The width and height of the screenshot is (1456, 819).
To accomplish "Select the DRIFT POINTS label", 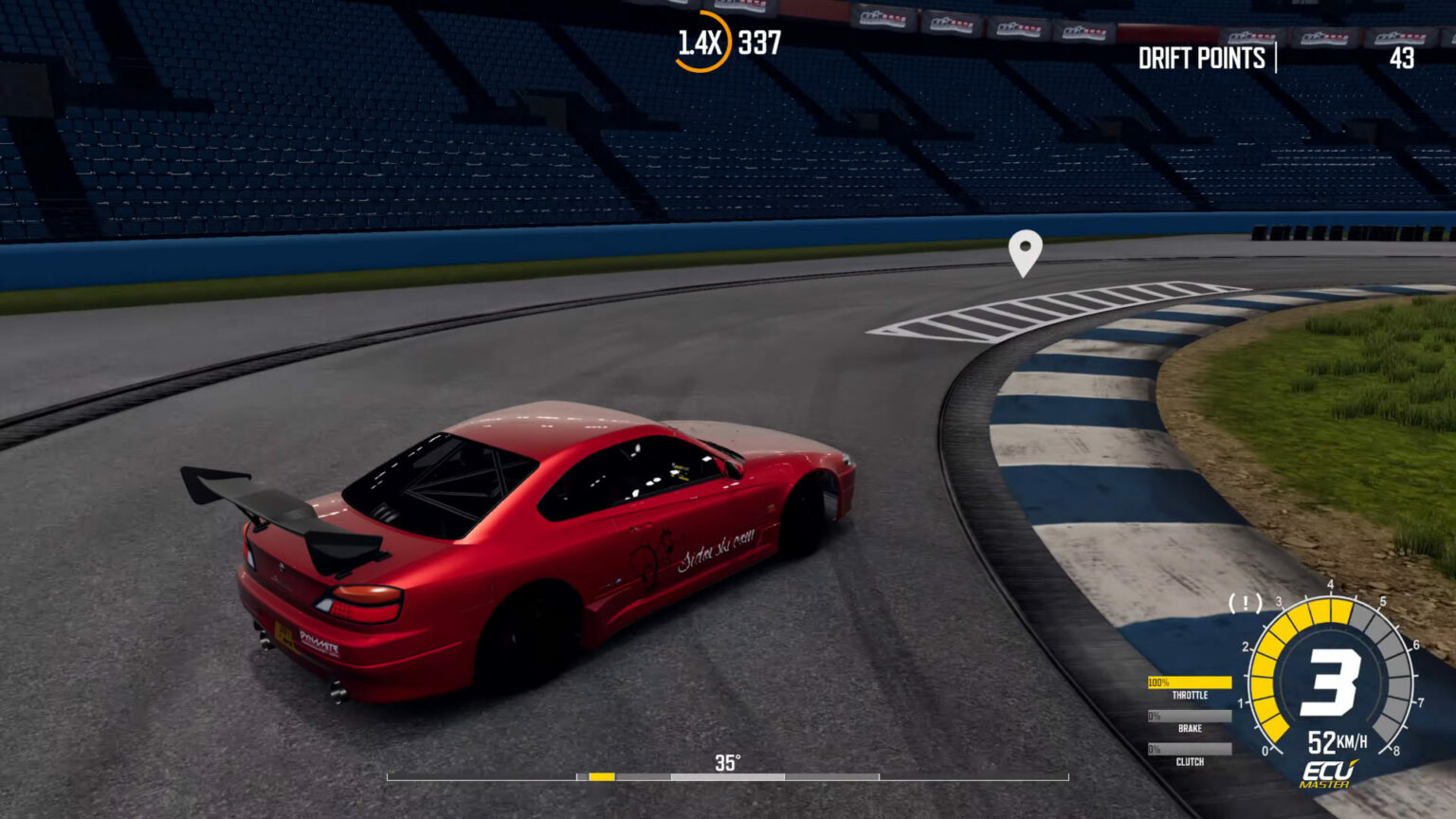I will pyautogui.click(x=1202, y=59).
